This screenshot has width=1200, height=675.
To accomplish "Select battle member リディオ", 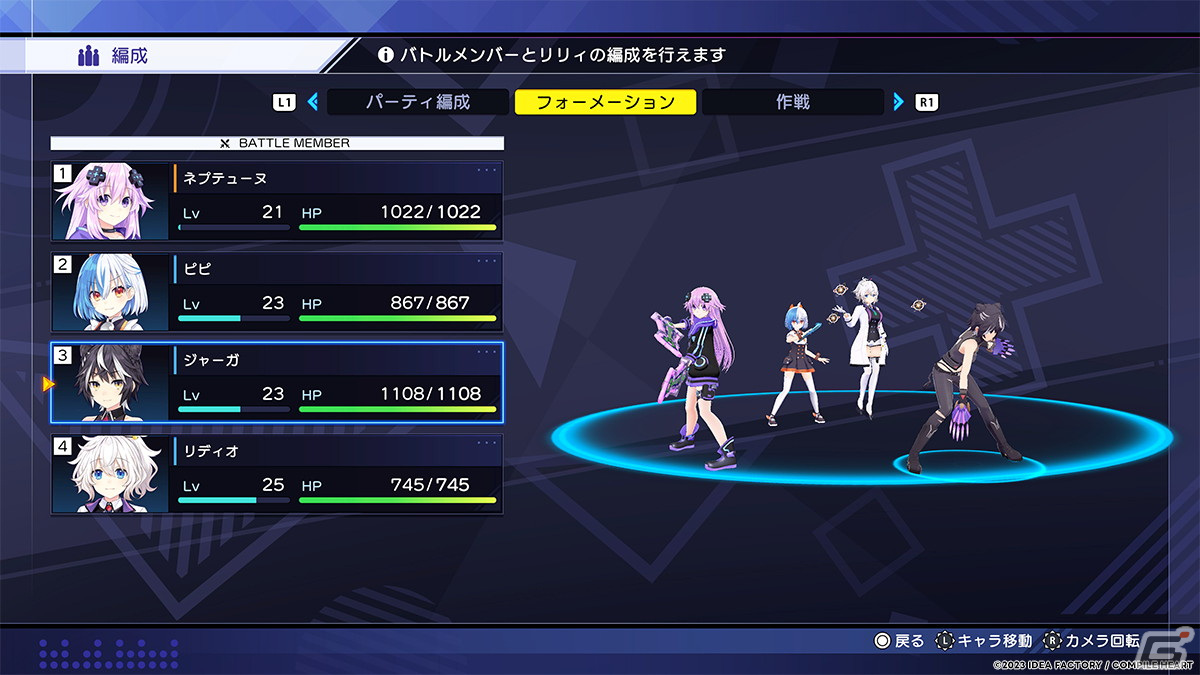I will (x=277, y=474).
